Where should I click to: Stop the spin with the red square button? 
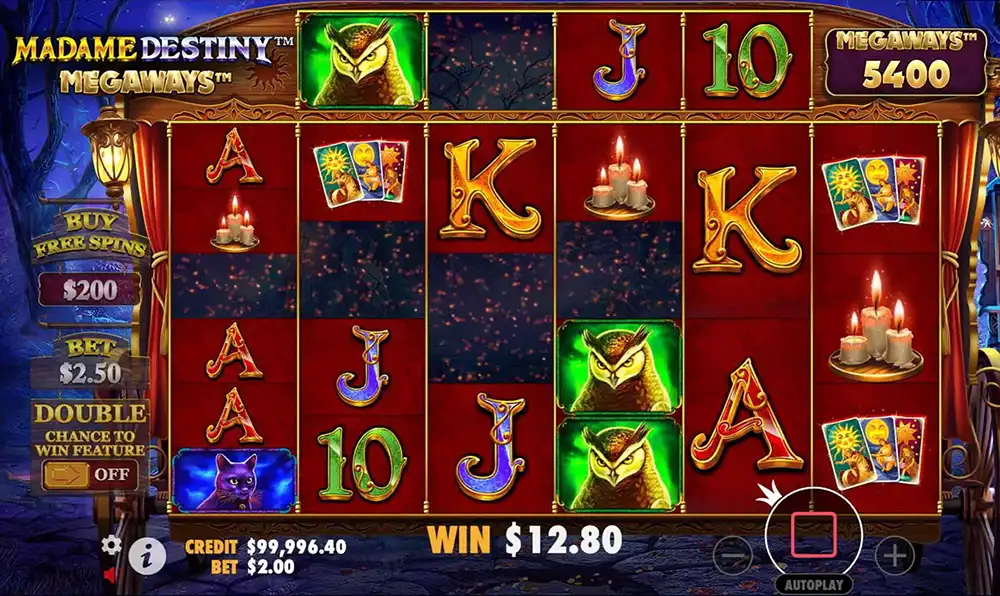pos(813,534)
